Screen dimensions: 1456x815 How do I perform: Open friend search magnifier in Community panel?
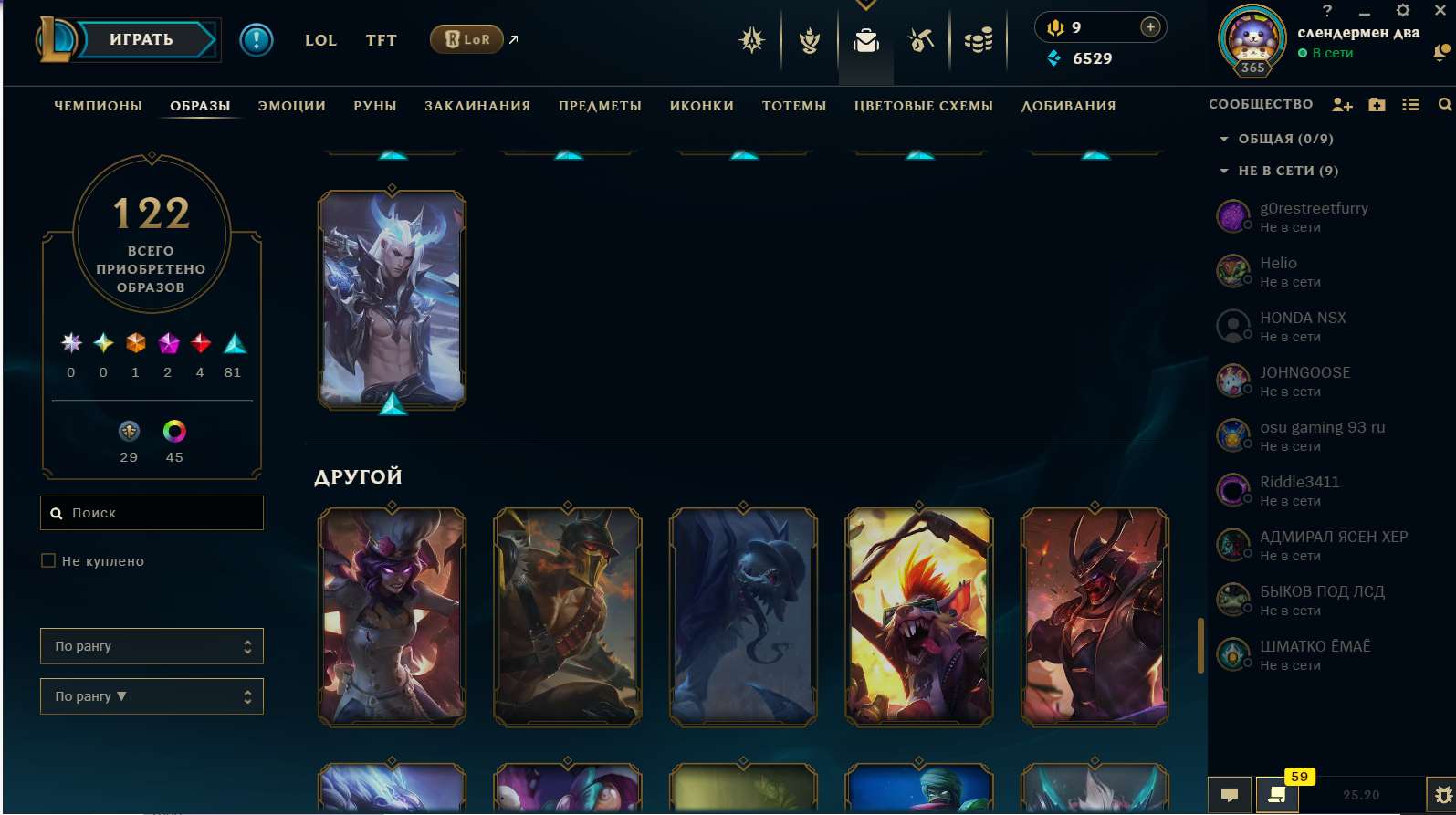(1445, 105)
